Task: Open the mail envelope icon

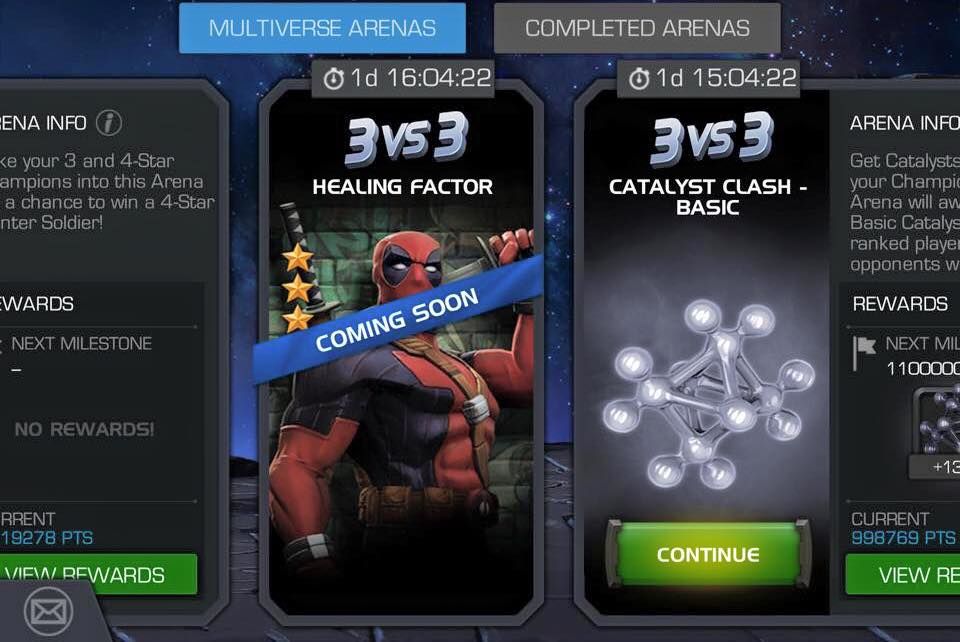Action: coord(42,609)
